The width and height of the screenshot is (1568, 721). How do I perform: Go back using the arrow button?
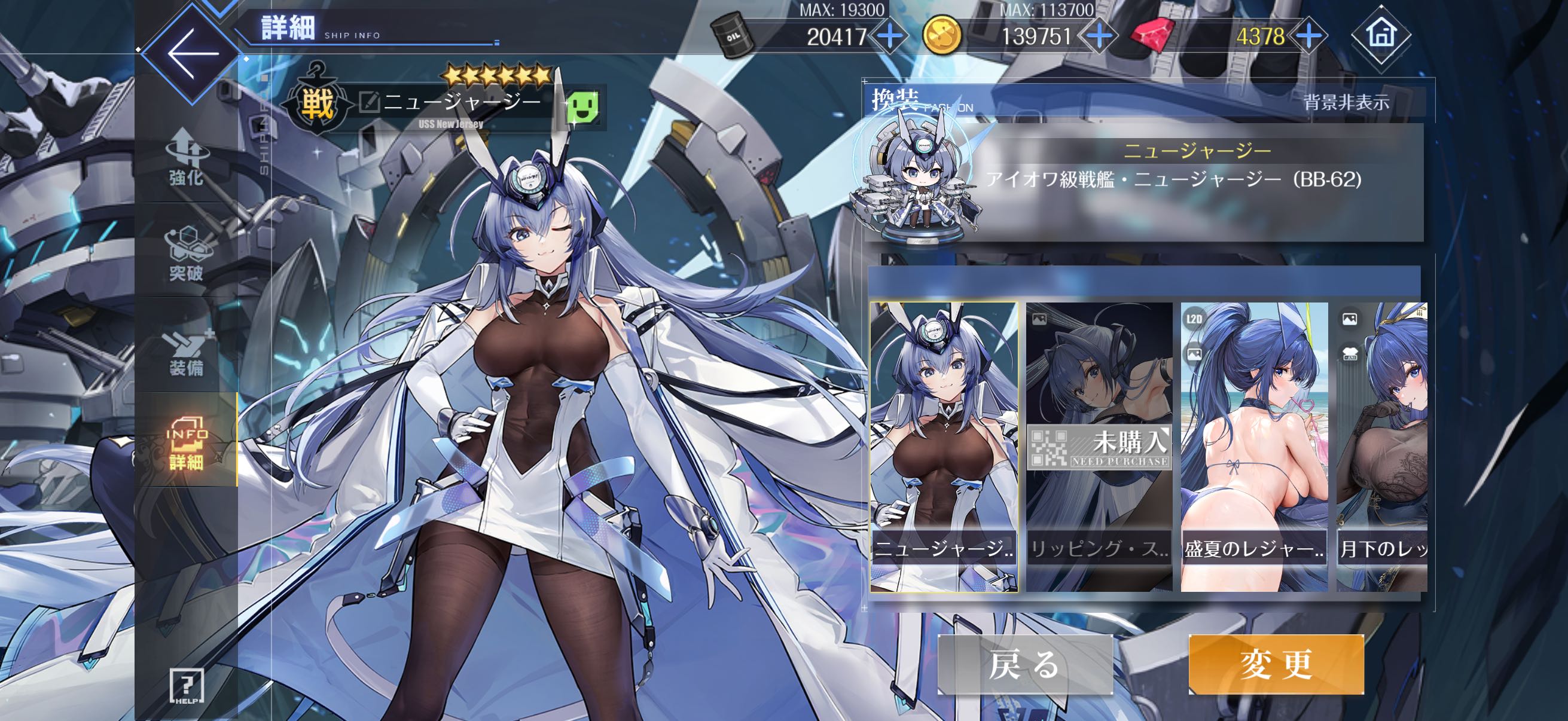[x=193, y=54]
